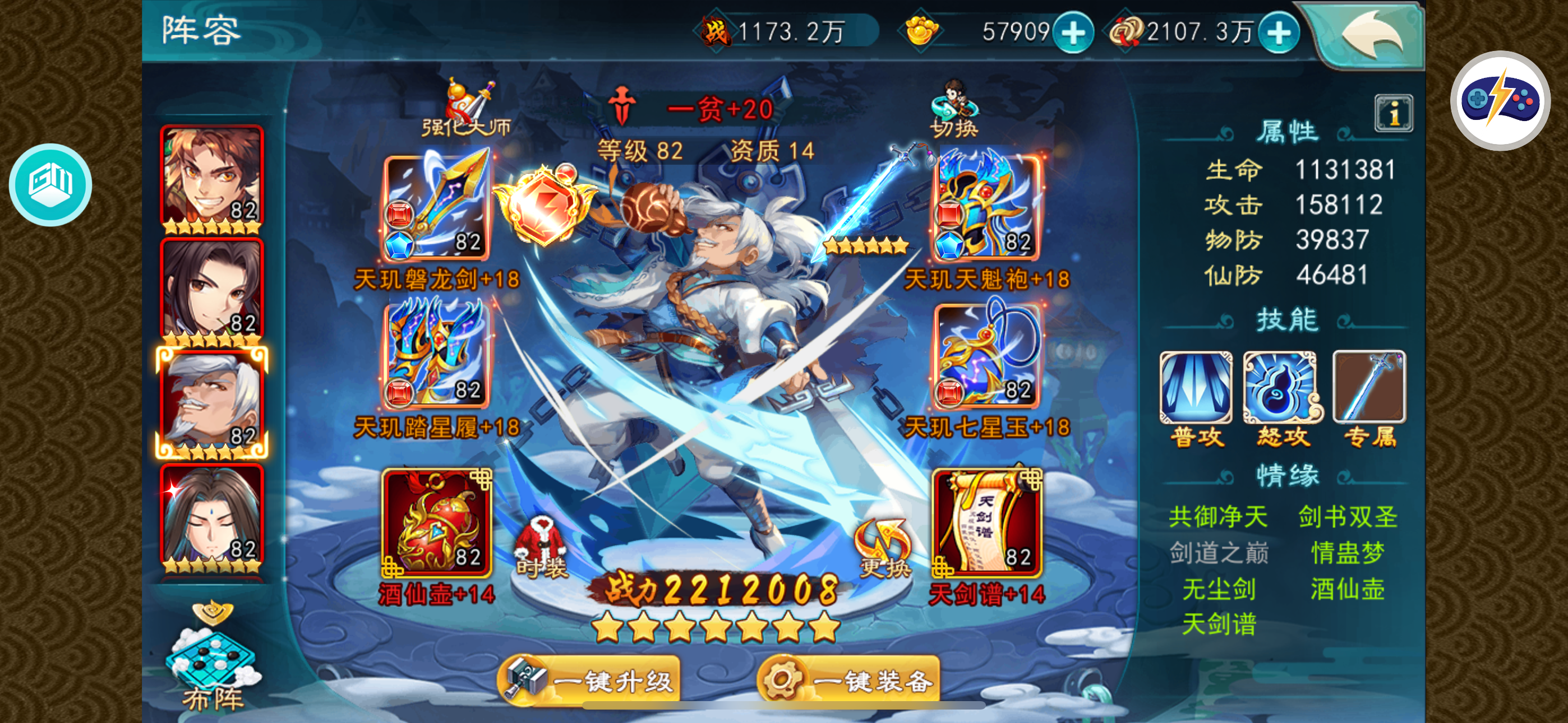Open the 天剑谱 scroll slot
1568x723 pixels.
(986, 522)
